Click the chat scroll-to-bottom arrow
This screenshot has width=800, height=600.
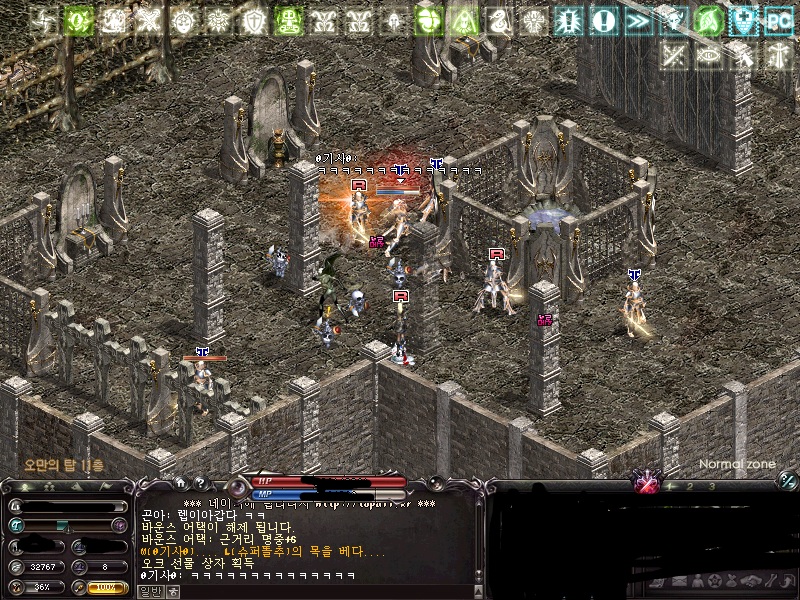tap(479, 577)
